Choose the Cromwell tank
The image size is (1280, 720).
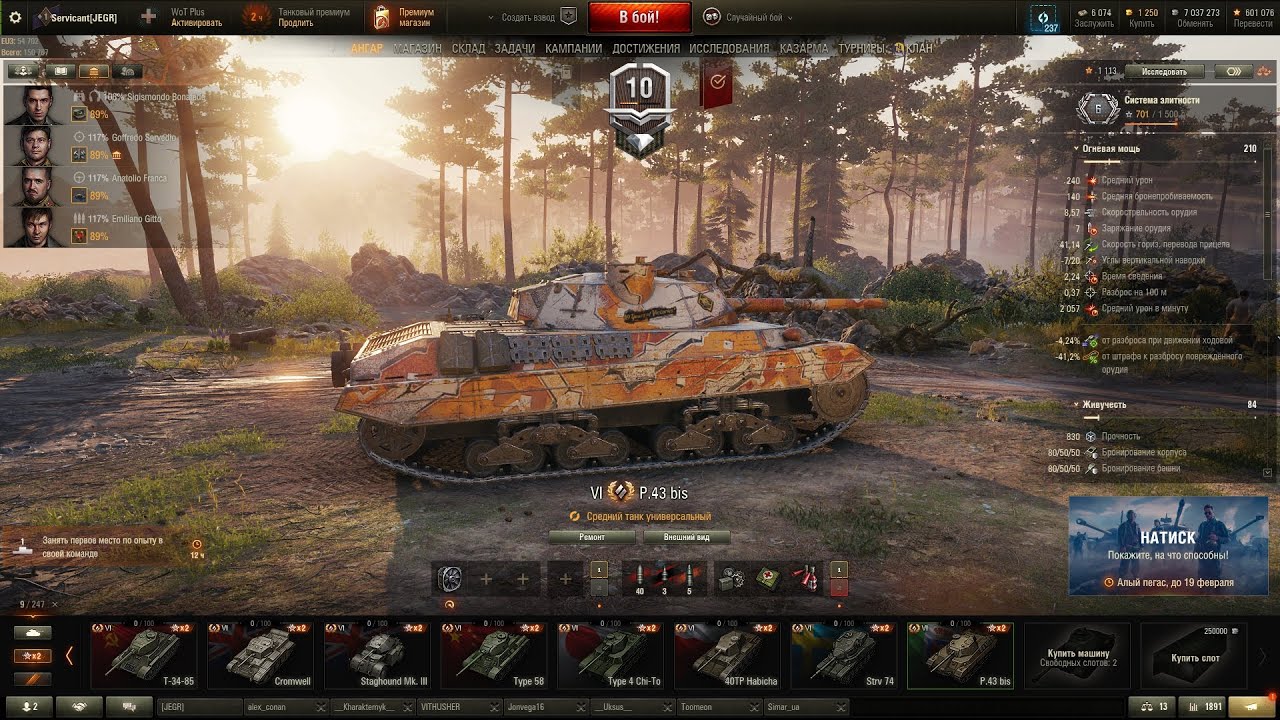click(261, 655)
